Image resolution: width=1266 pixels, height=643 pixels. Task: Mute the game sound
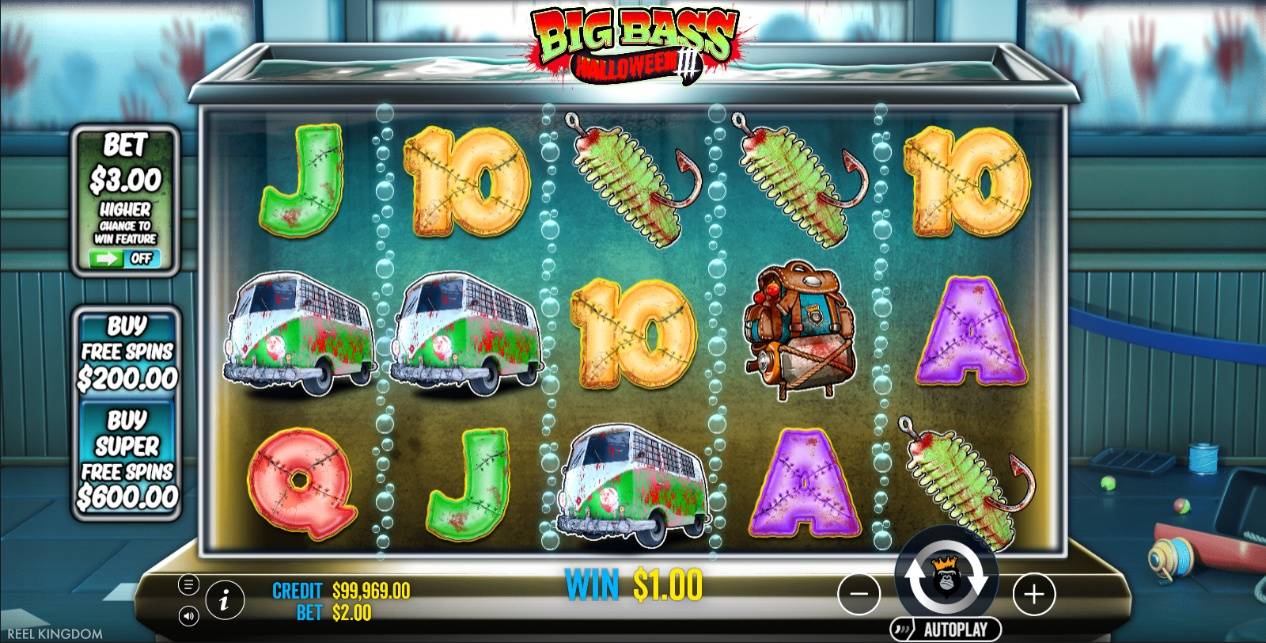(x=188, y=615)
